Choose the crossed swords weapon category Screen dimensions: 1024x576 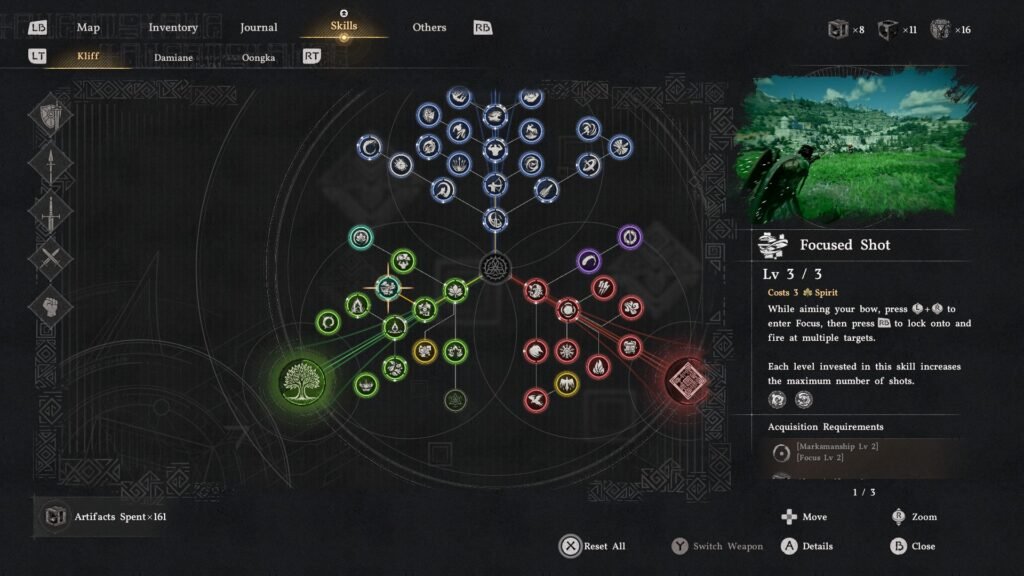point(52,260)
